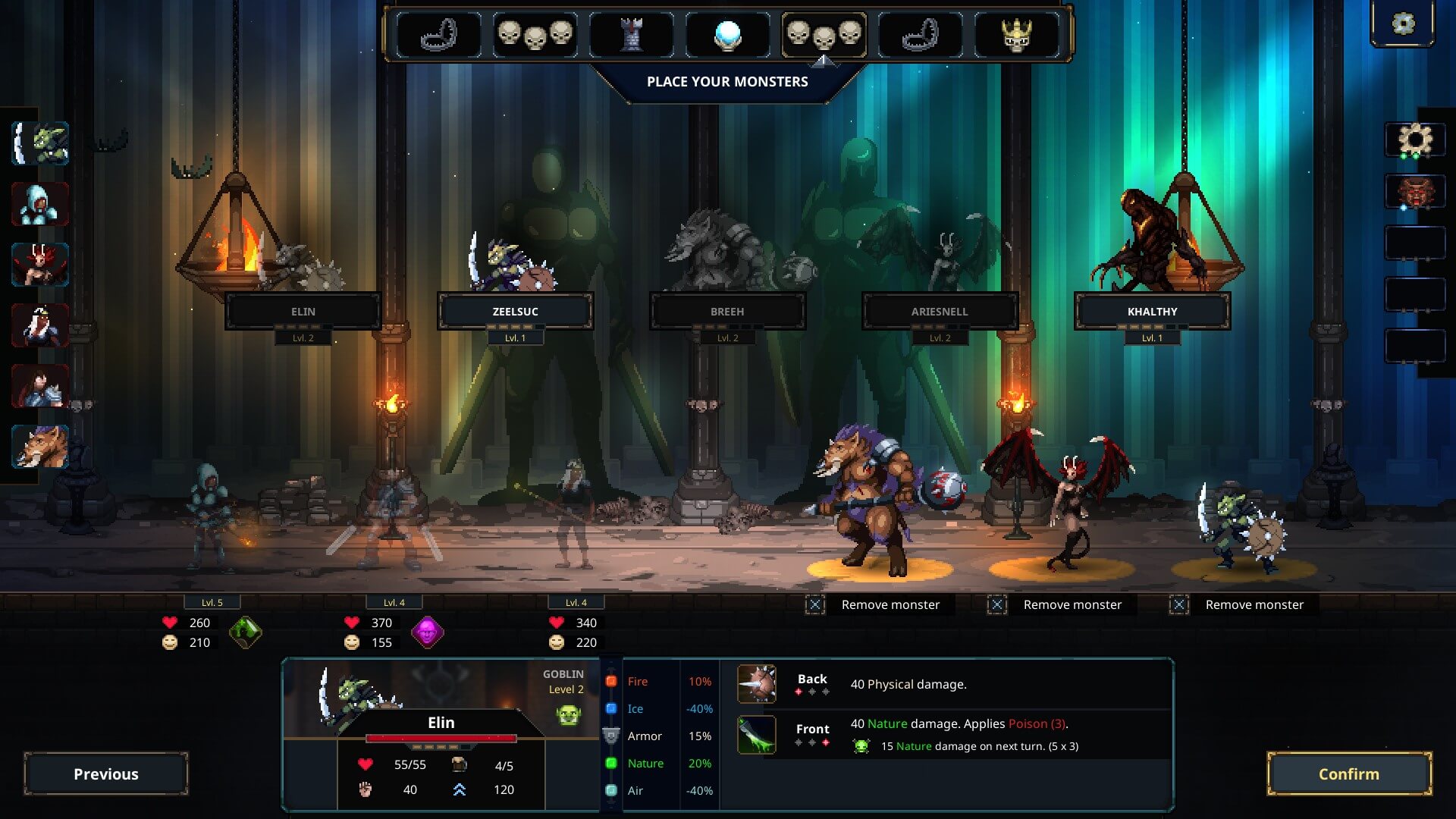Remove the winged succubus from her slot
Image resolution: width=1456 pixels, height=819 pixels.
(997, 604)
